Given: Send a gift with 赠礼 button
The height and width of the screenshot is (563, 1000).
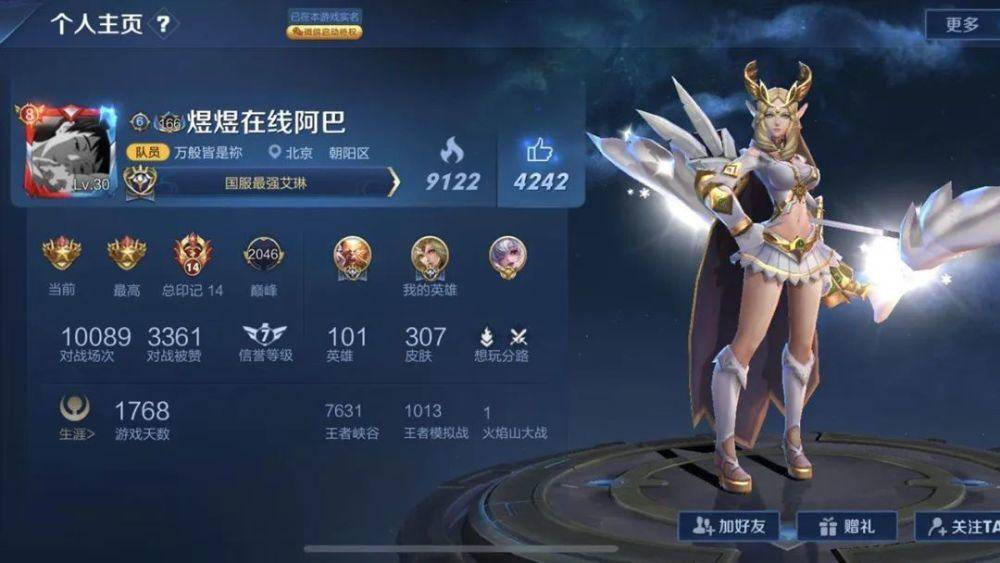Looking at the screenshot, I should (x=845, y=525).
